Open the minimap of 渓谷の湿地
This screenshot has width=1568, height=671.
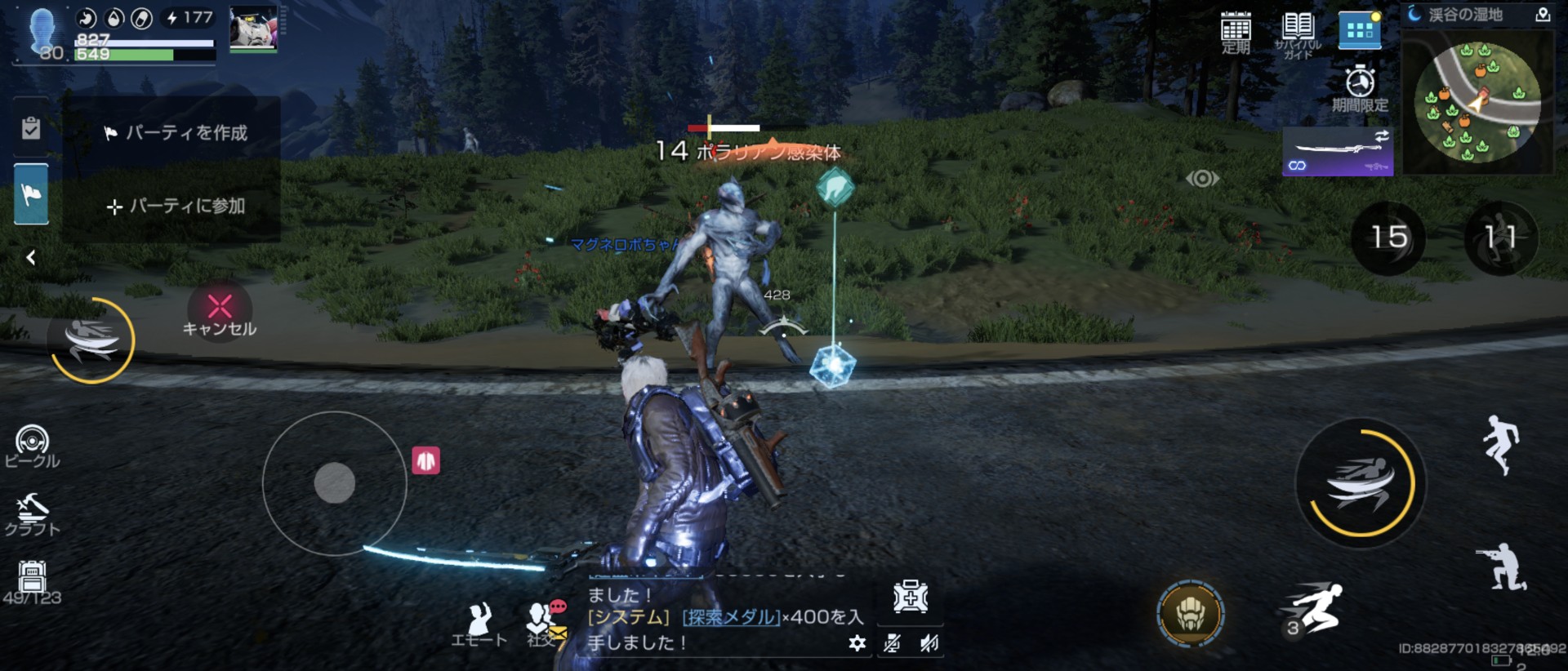(1477, 102)
